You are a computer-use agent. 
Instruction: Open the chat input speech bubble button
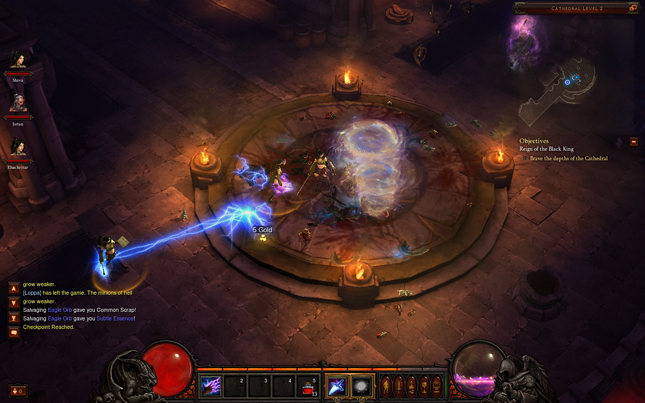coord(14,333)
